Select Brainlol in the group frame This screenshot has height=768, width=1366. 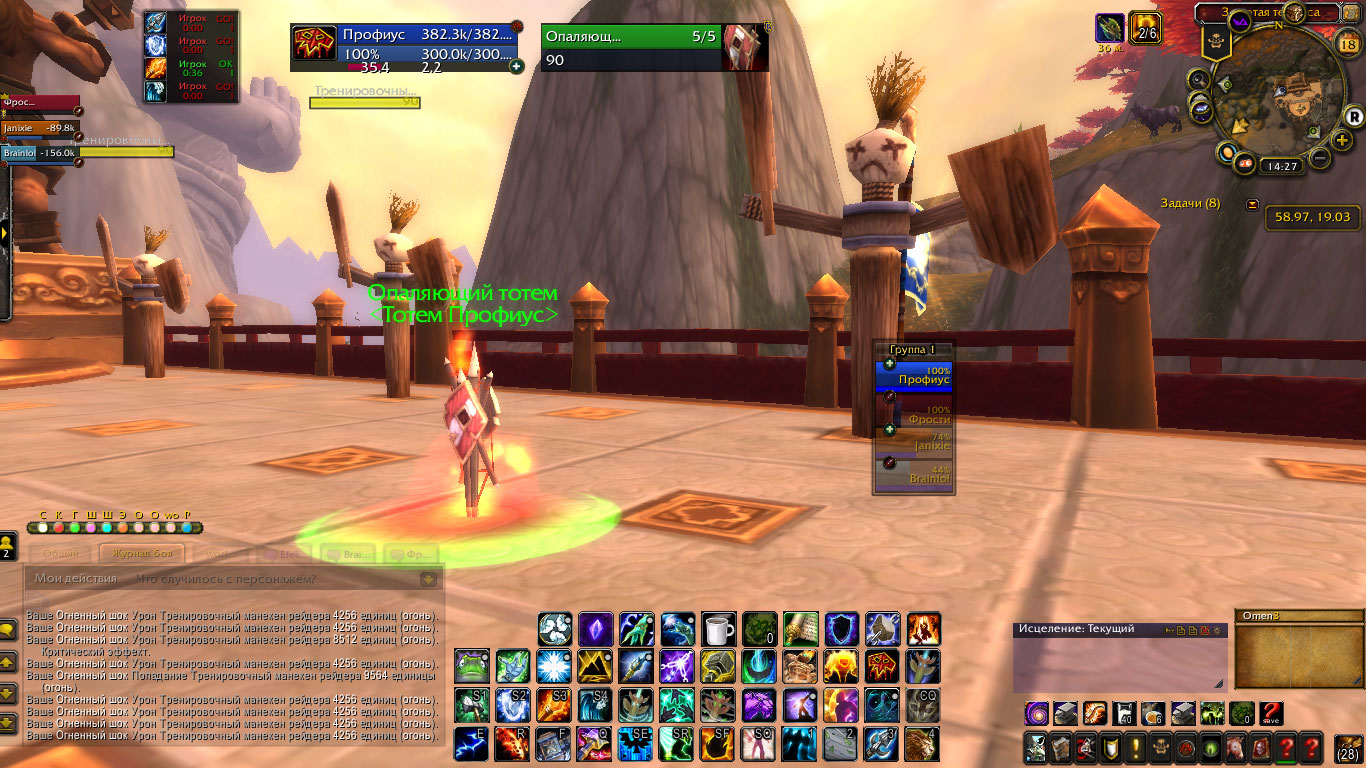tap(915, 477)
